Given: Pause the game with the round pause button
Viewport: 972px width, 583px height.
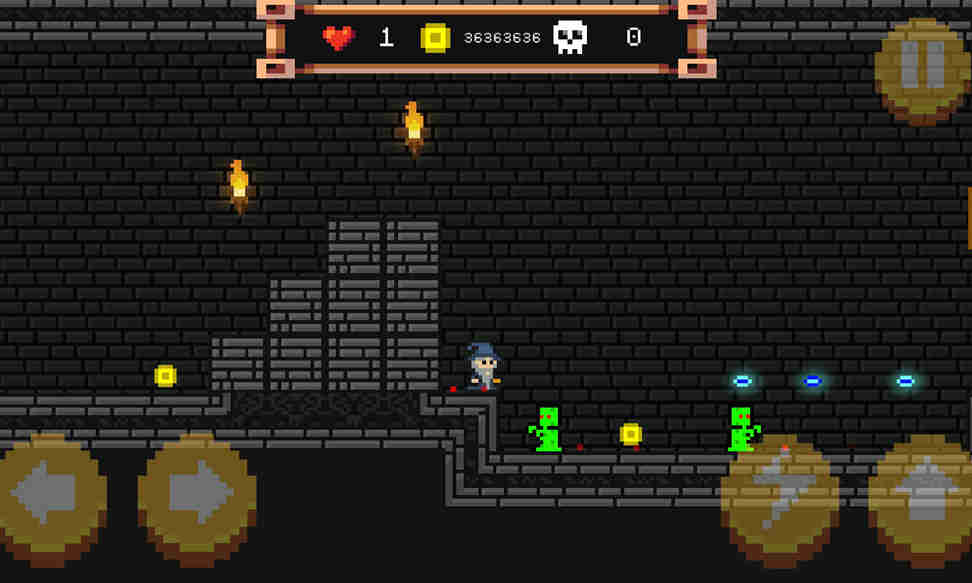Looking at the screenshot, I should click(x=921, y=67).
